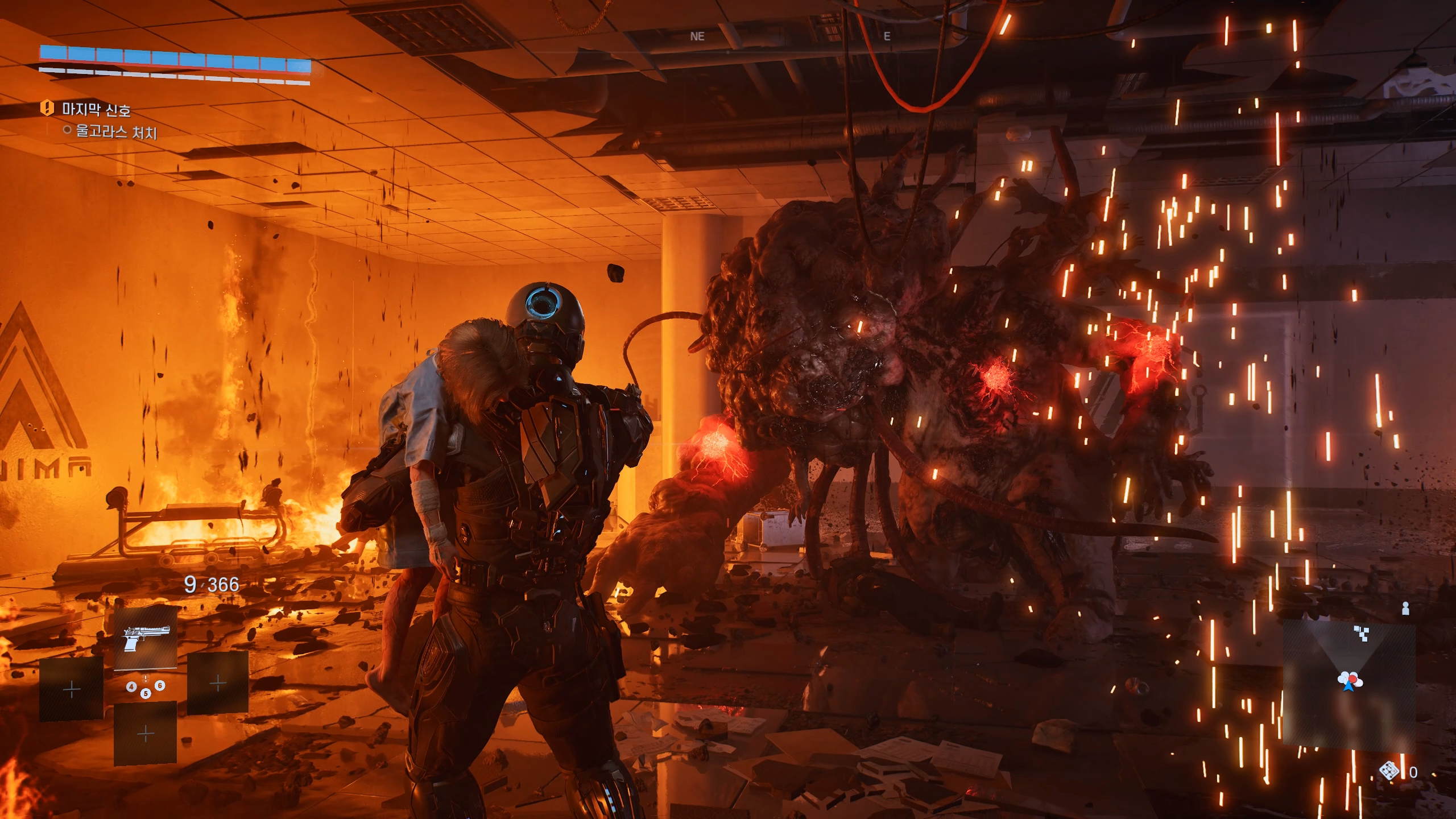Open the 마지막 신호 quest tracker
The width and height of the screenshot is (1456, 819).
pyautogui.click(x=96, y=109)
